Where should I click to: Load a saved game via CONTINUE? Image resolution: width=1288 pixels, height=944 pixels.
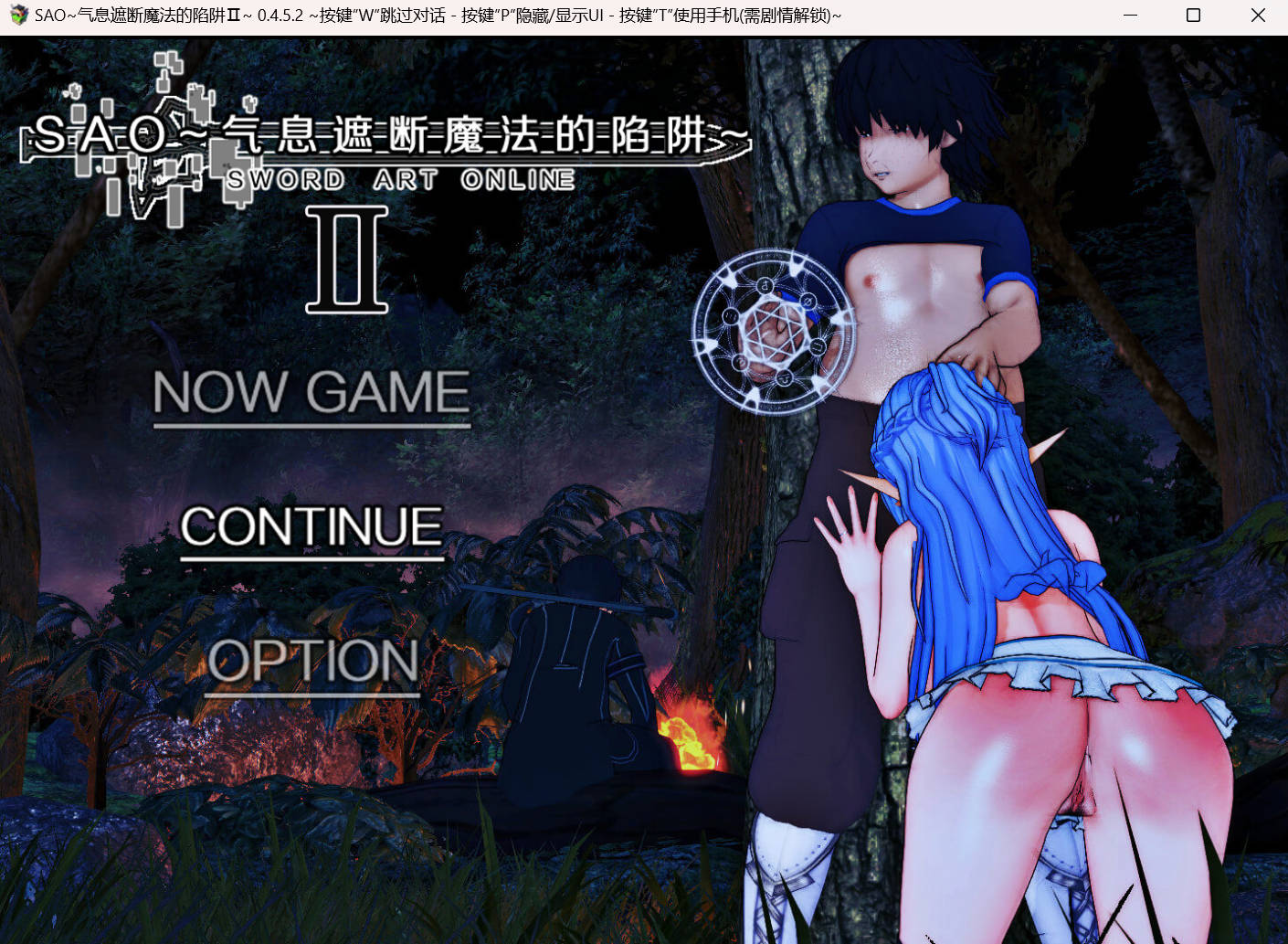coord(311,525)
